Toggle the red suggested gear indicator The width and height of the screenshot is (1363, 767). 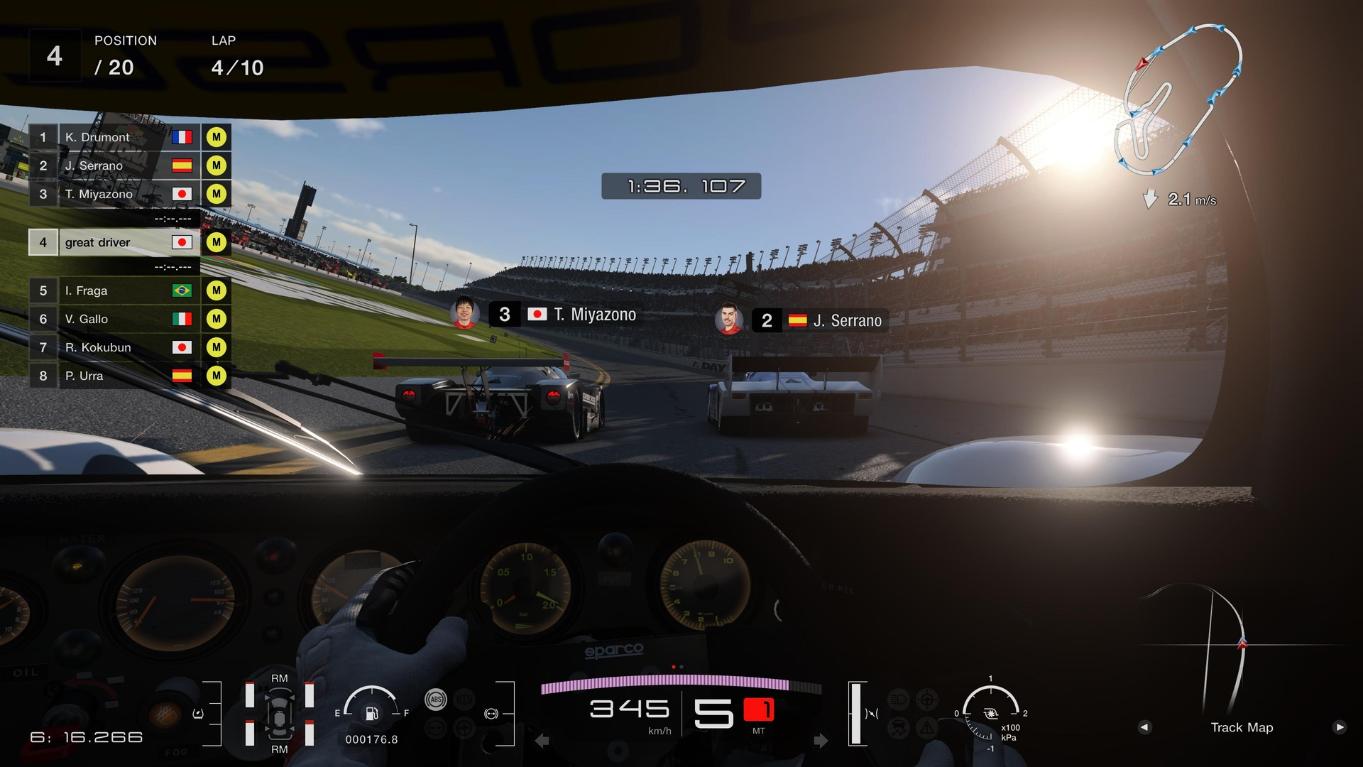[757, 708]
